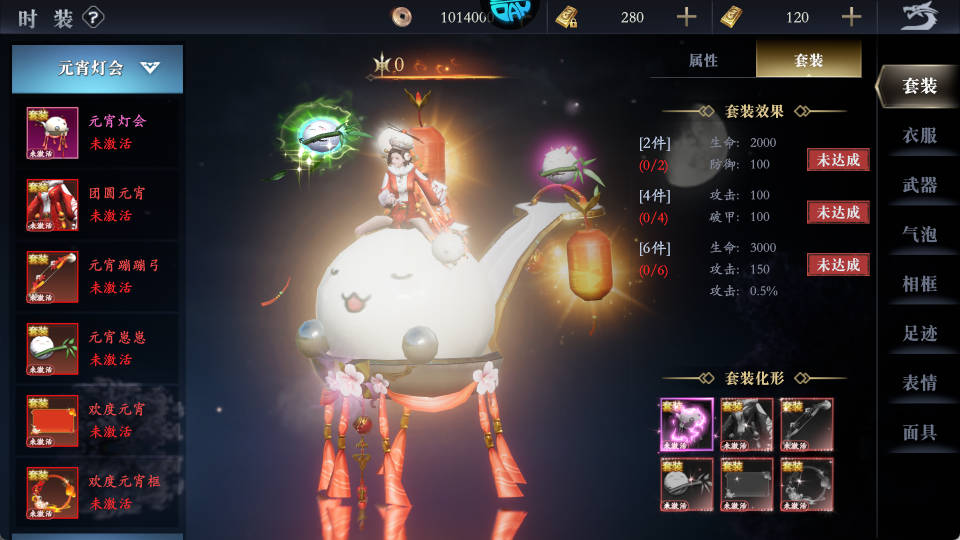This screenshot has width=960, height=540.
Task: View the 足迹 category
Action: pyautogui.click(x=919, y=333)
